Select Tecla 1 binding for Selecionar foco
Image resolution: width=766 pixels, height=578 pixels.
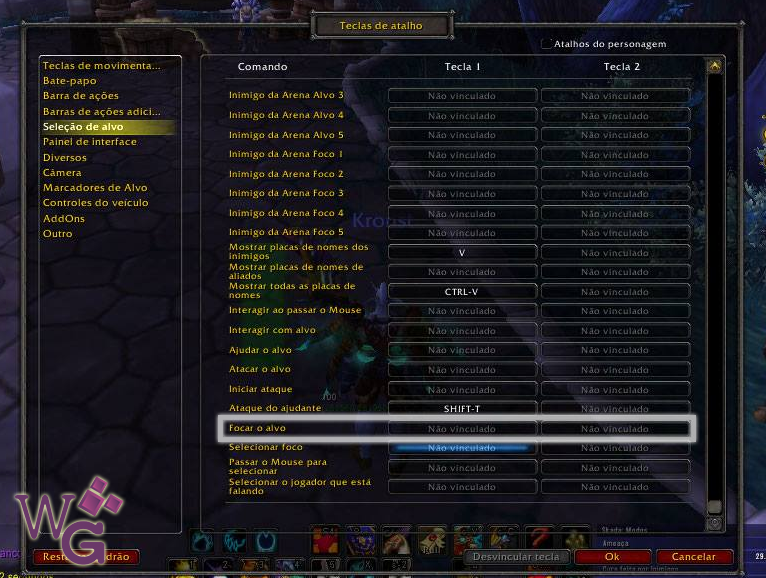(x=462, y=448)
